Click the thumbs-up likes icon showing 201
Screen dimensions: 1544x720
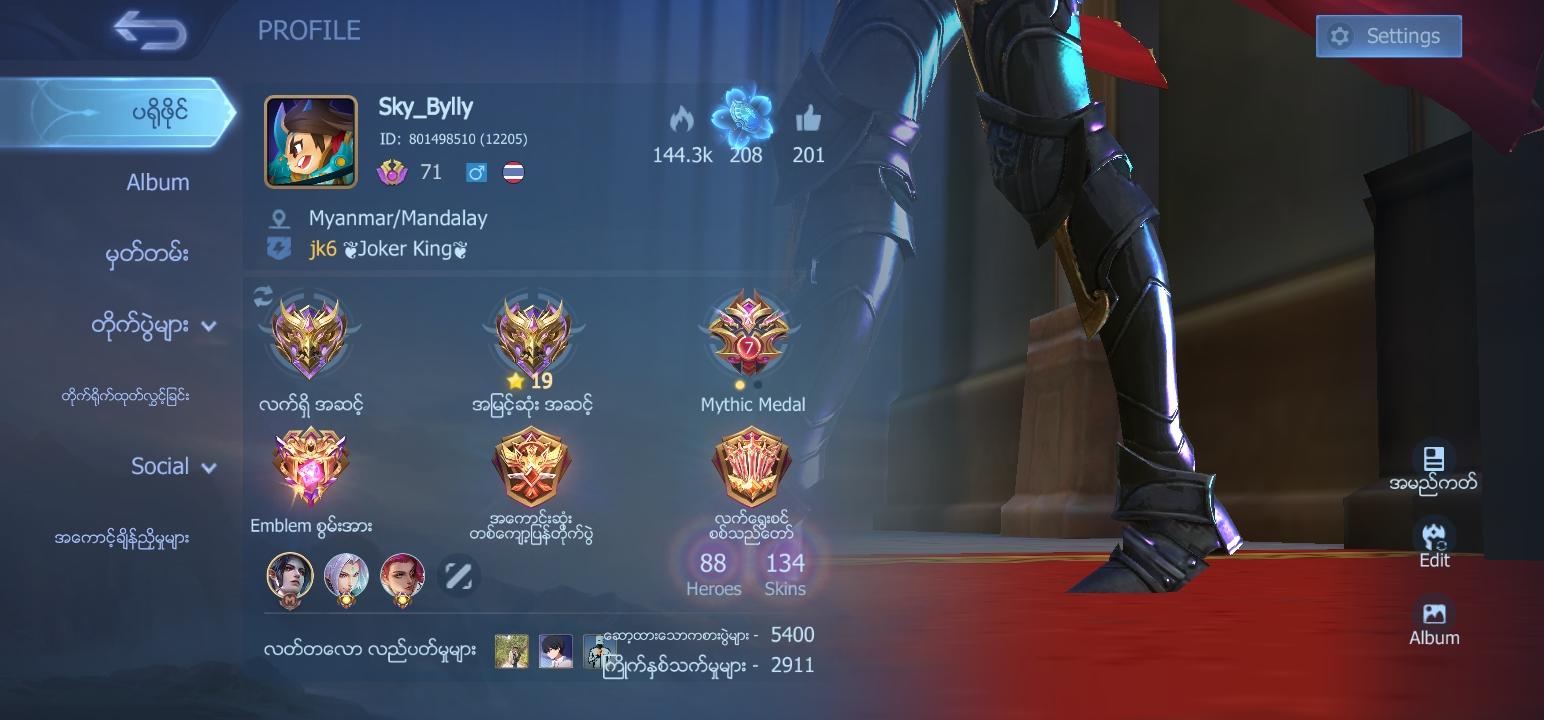(x=808, y=118)
